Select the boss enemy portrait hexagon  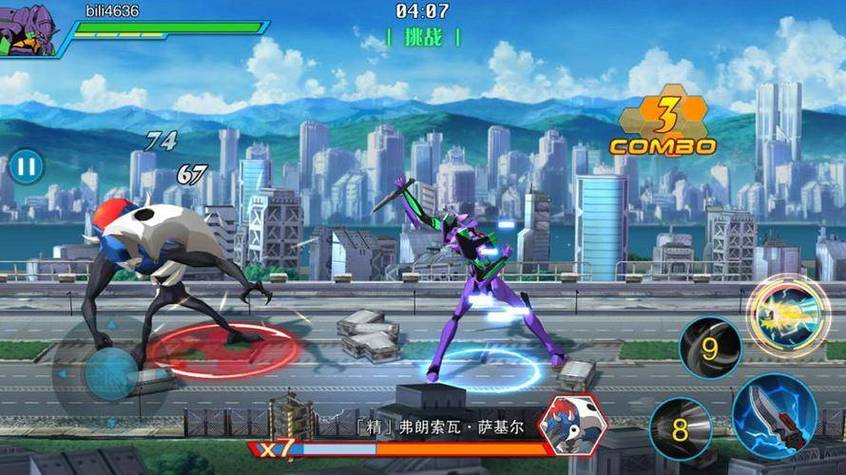click(573, 427)
